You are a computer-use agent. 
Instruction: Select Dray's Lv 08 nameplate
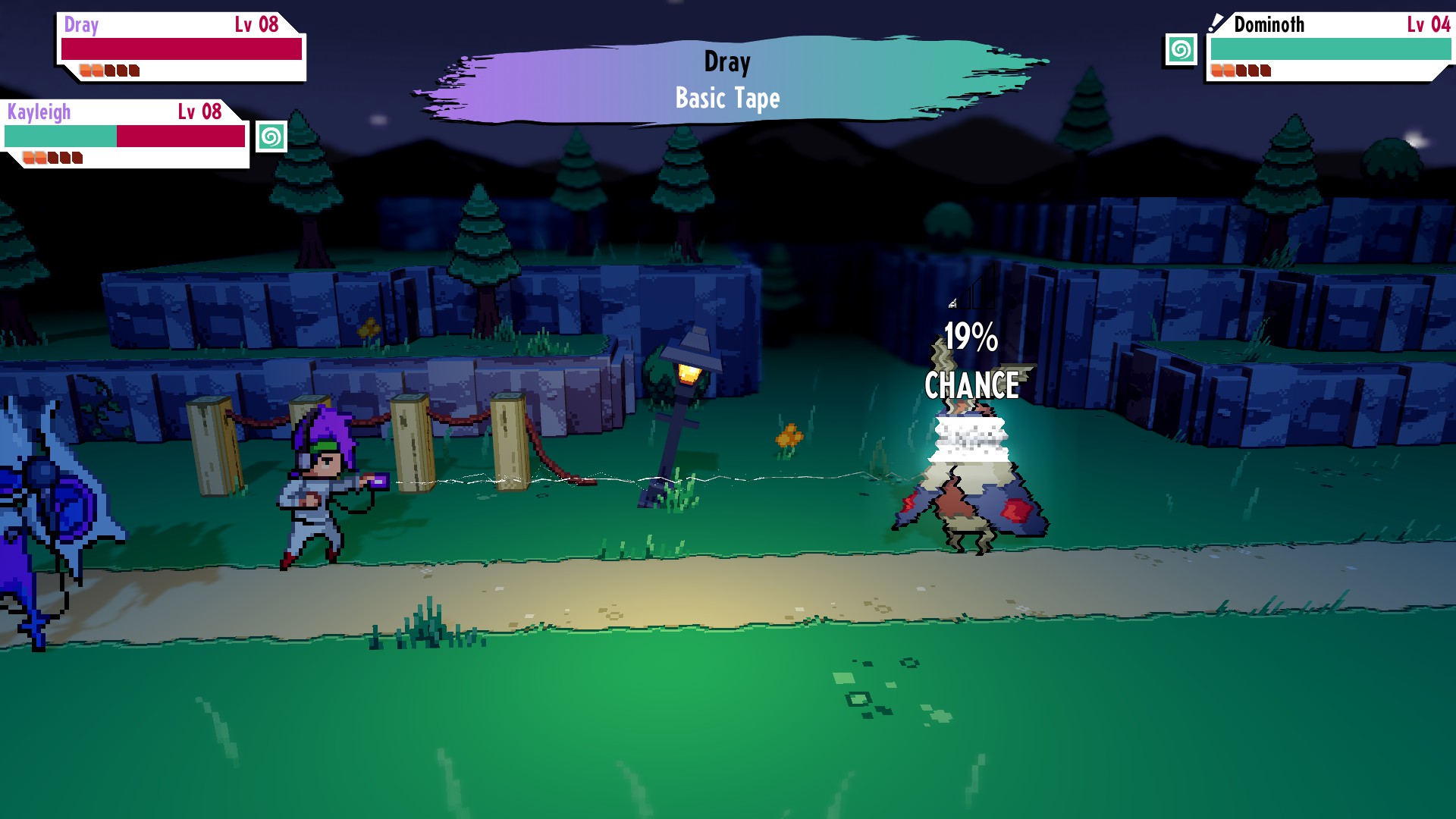[x=180, y=46]
